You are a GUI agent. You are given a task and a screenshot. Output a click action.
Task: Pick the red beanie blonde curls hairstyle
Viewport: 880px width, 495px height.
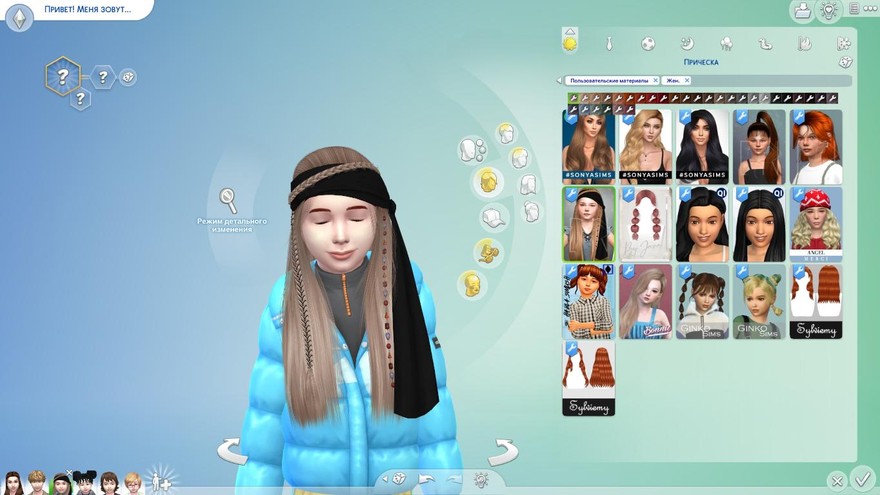815,224
